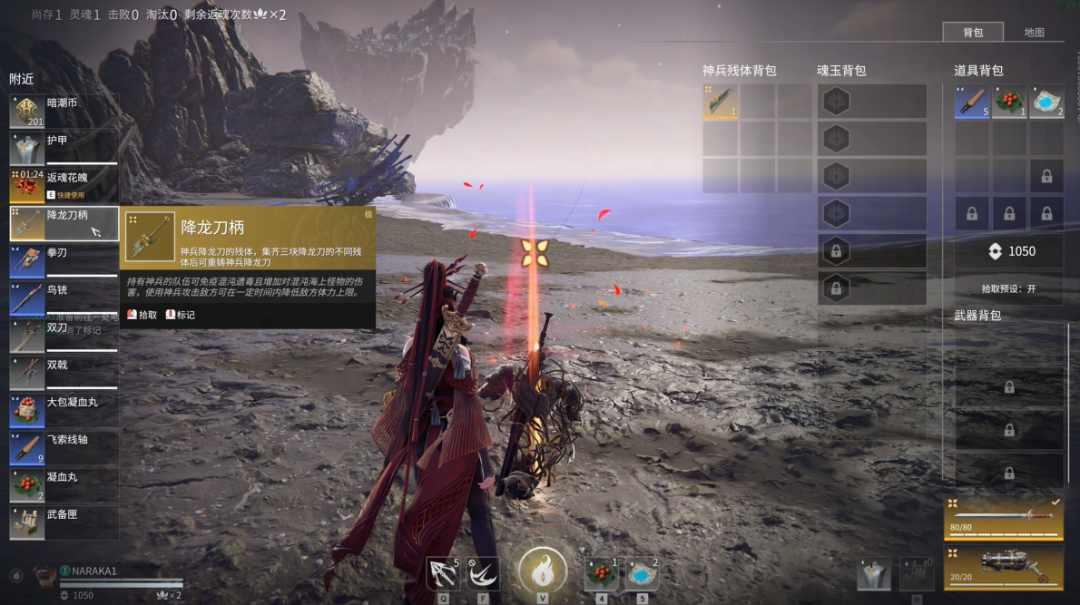1080x605 pixels.
Task: Select the blade fragment in 神兵残体背包
Action: pos(720,102)
